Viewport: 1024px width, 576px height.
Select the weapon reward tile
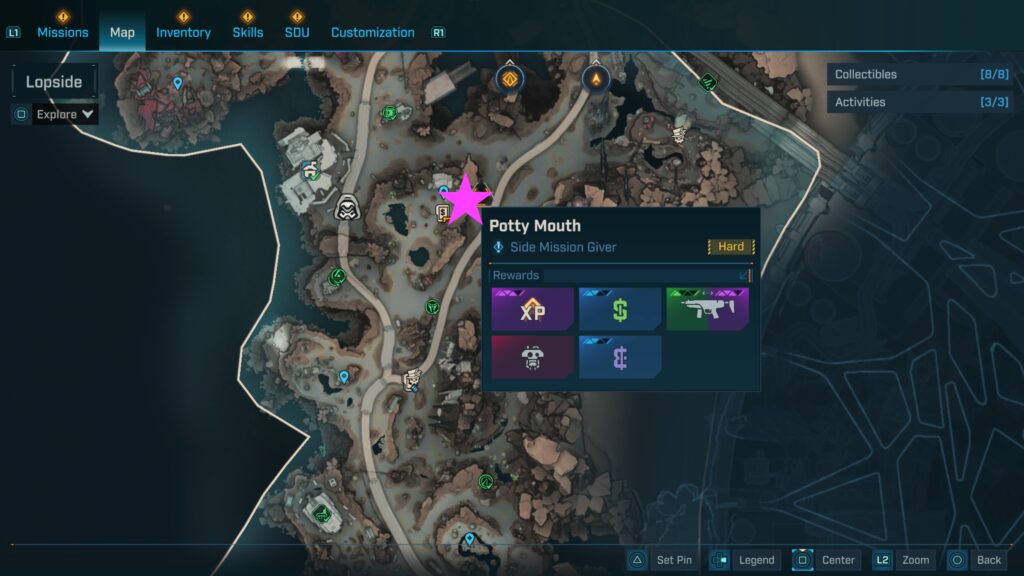click(x=707, y=310)
